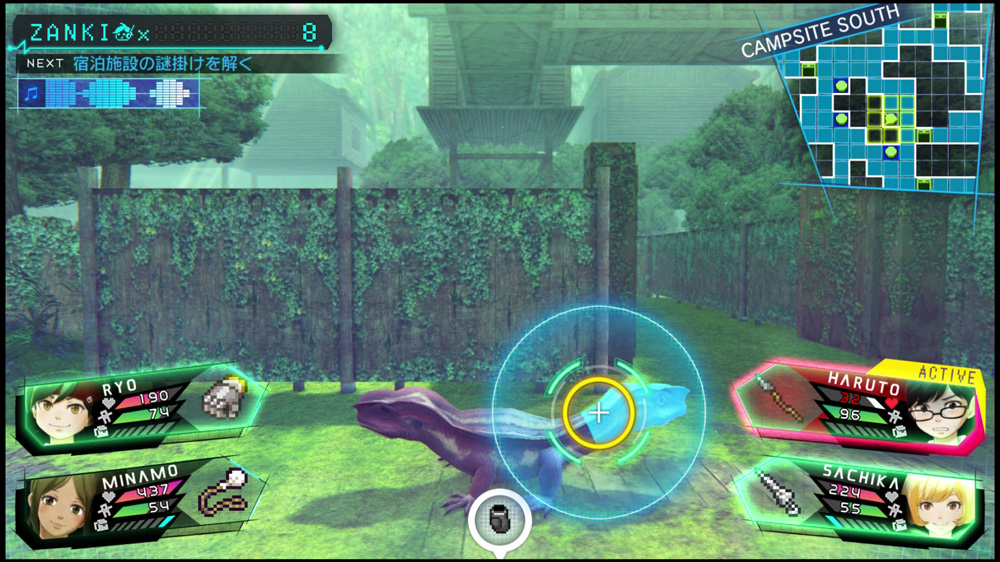The image size is (1000, 562).
Task: Click the yellow targeting reticle
Action: (598, 411)
